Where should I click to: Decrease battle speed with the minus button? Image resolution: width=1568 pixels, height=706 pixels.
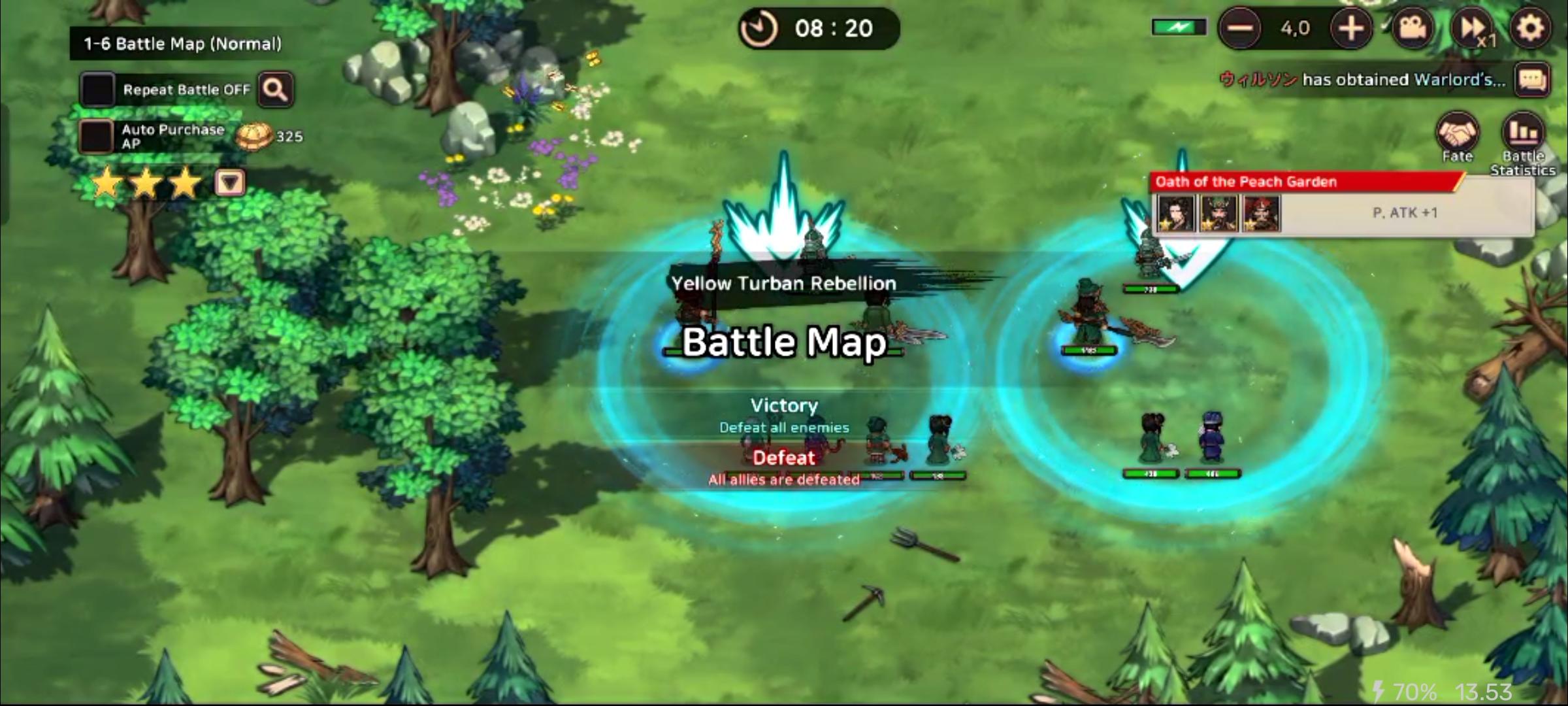click(x=1241, y=28)
